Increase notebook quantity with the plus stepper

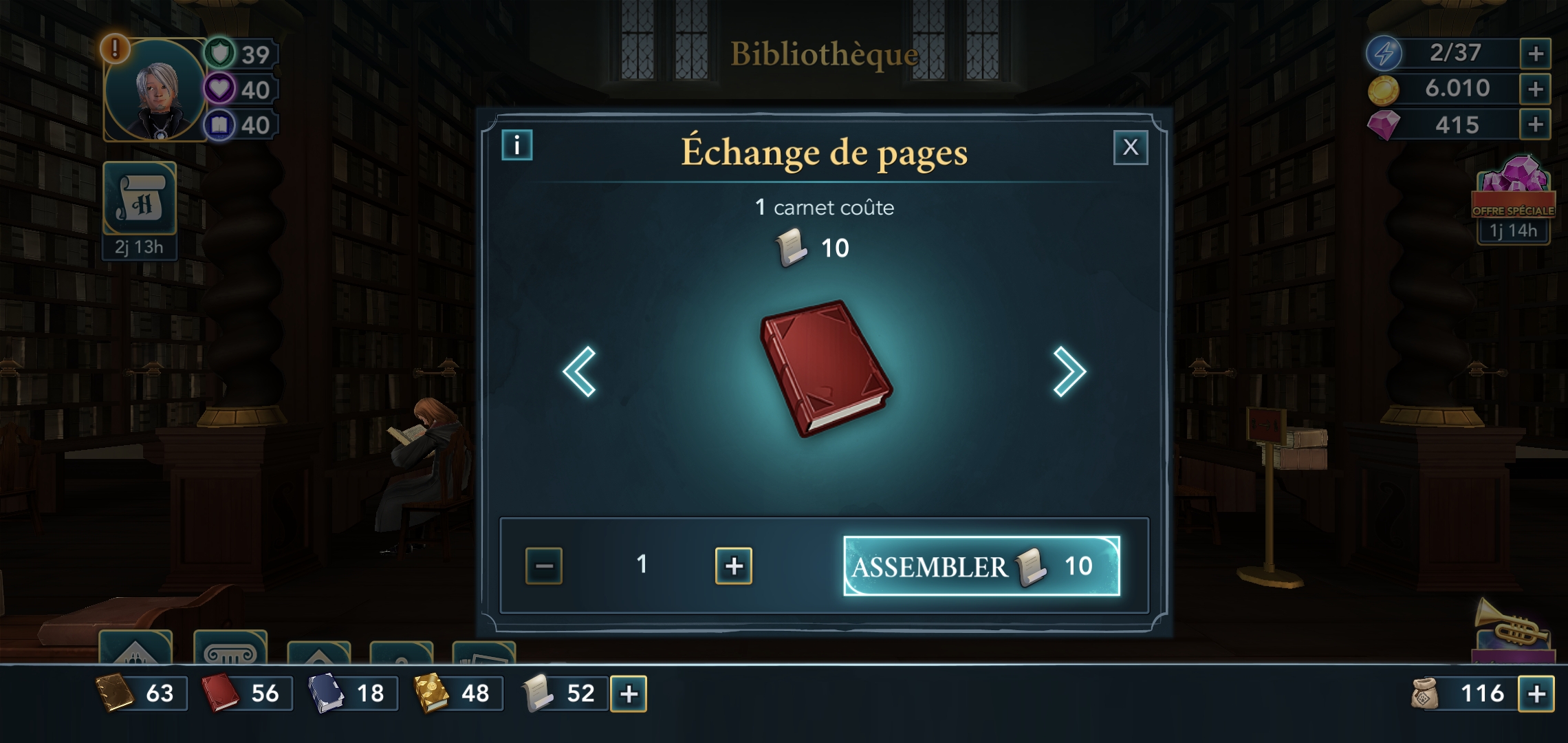pos(734,566)
